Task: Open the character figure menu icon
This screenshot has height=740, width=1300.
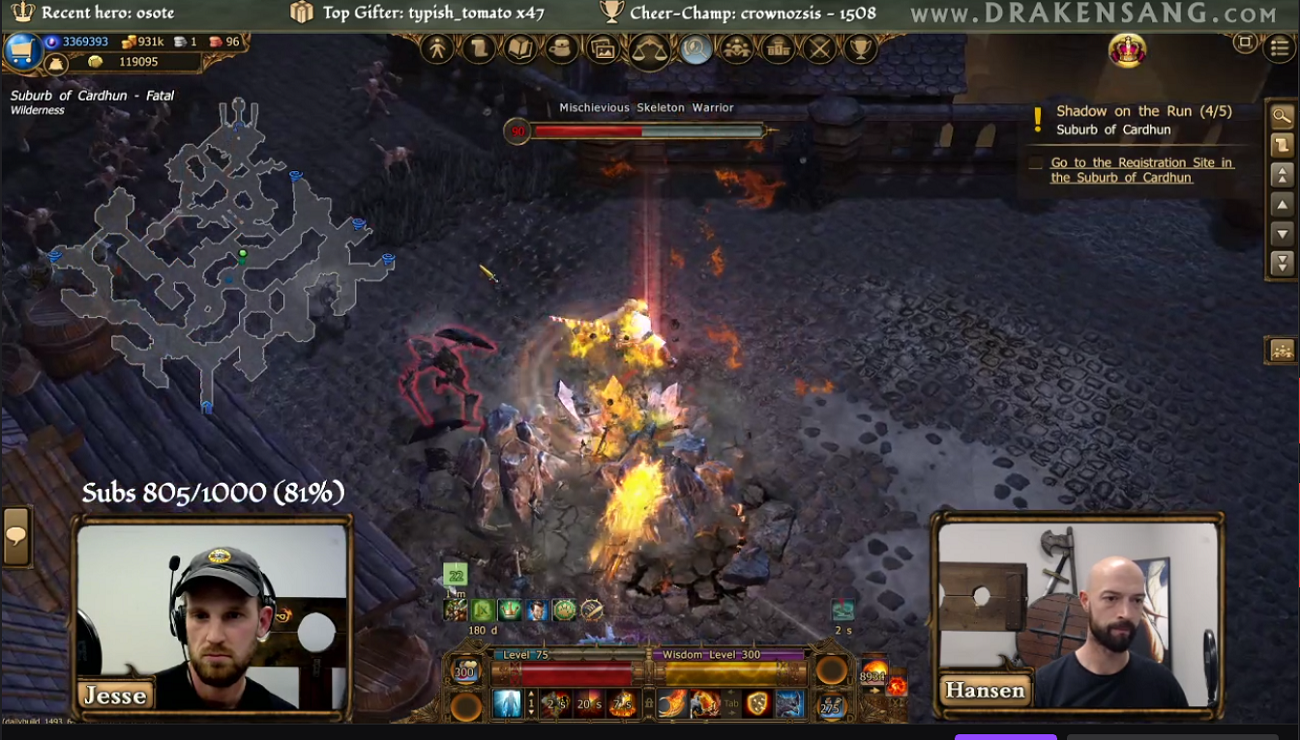Action: [x=437, y=49]
